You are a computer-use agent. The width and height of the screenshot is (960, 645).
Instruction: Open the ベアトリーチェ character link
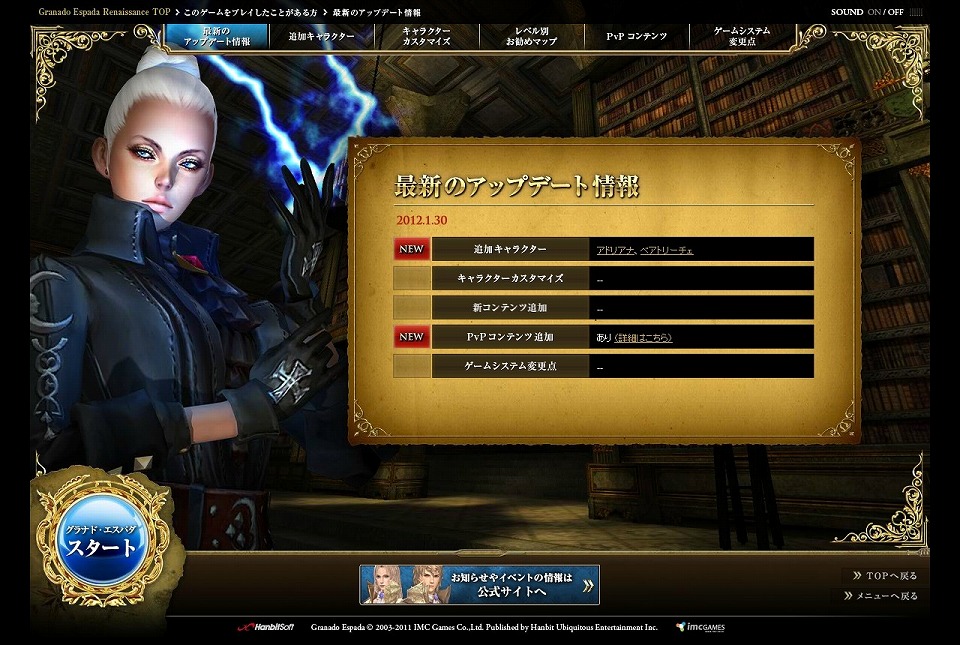pos(666,250)
